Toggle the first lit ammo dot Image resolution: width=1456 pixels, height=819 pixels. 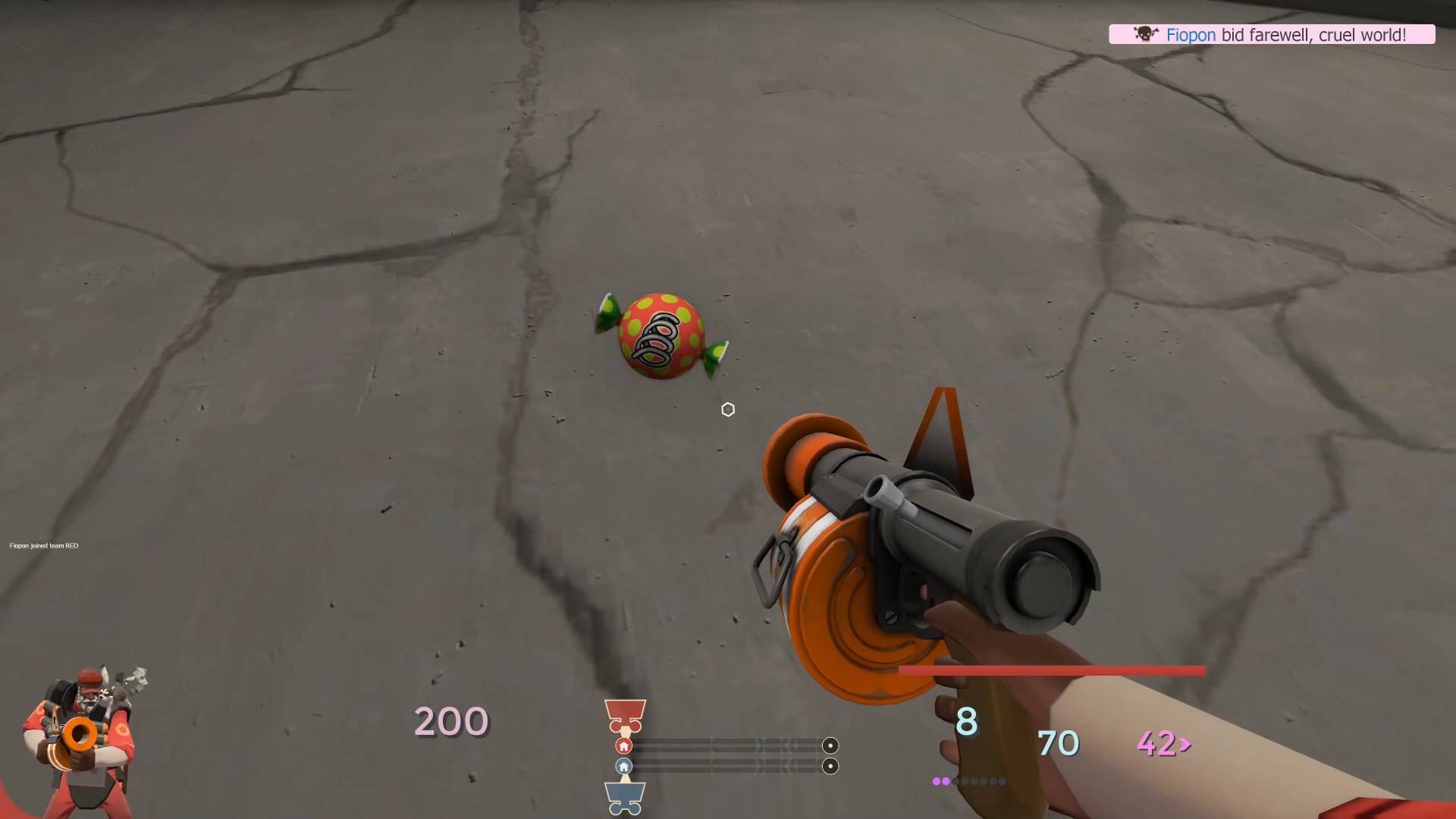[937, 780]
